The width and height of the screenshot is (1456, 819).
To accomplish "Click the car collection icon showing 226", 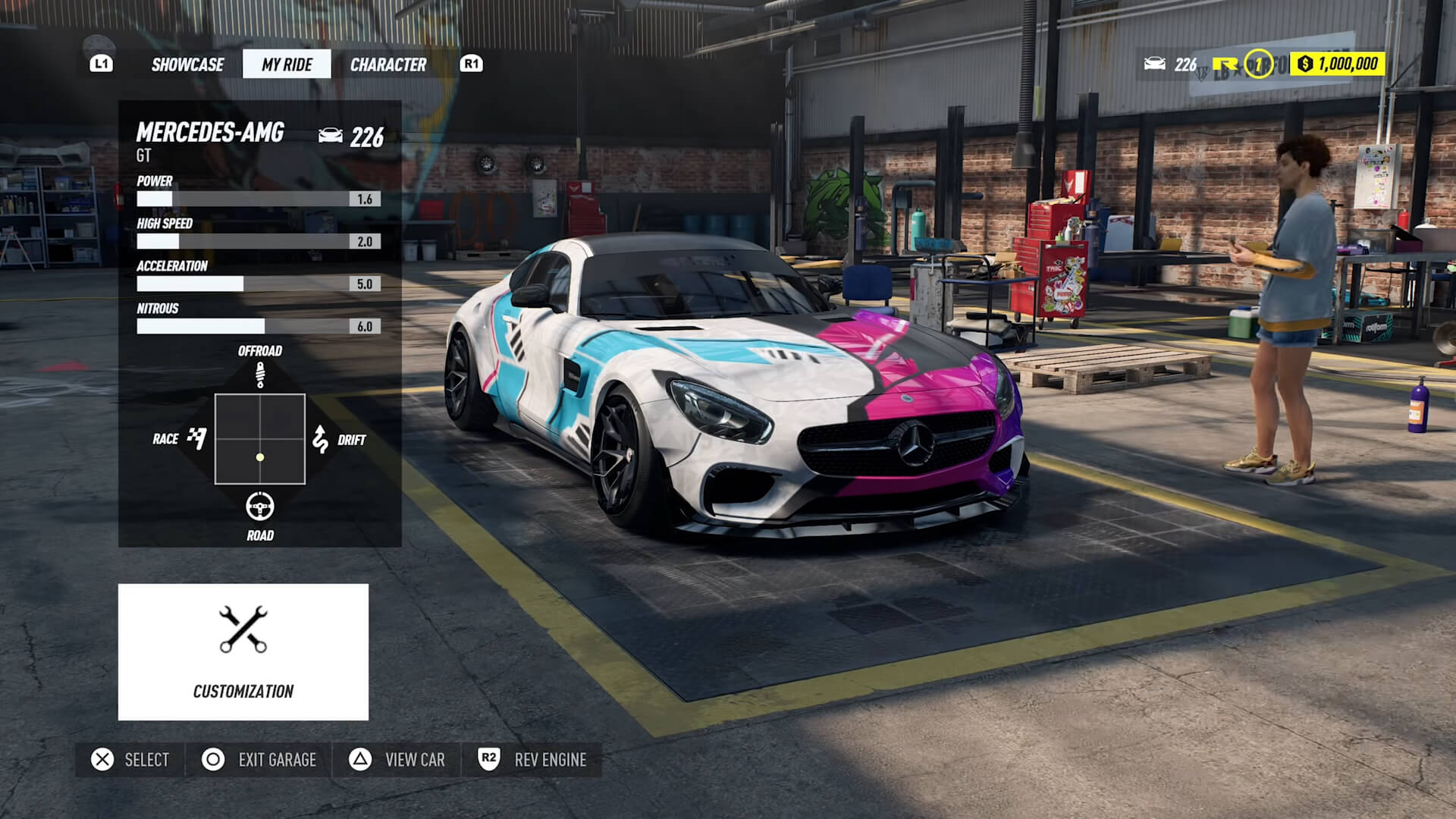I will point(1155,64).
